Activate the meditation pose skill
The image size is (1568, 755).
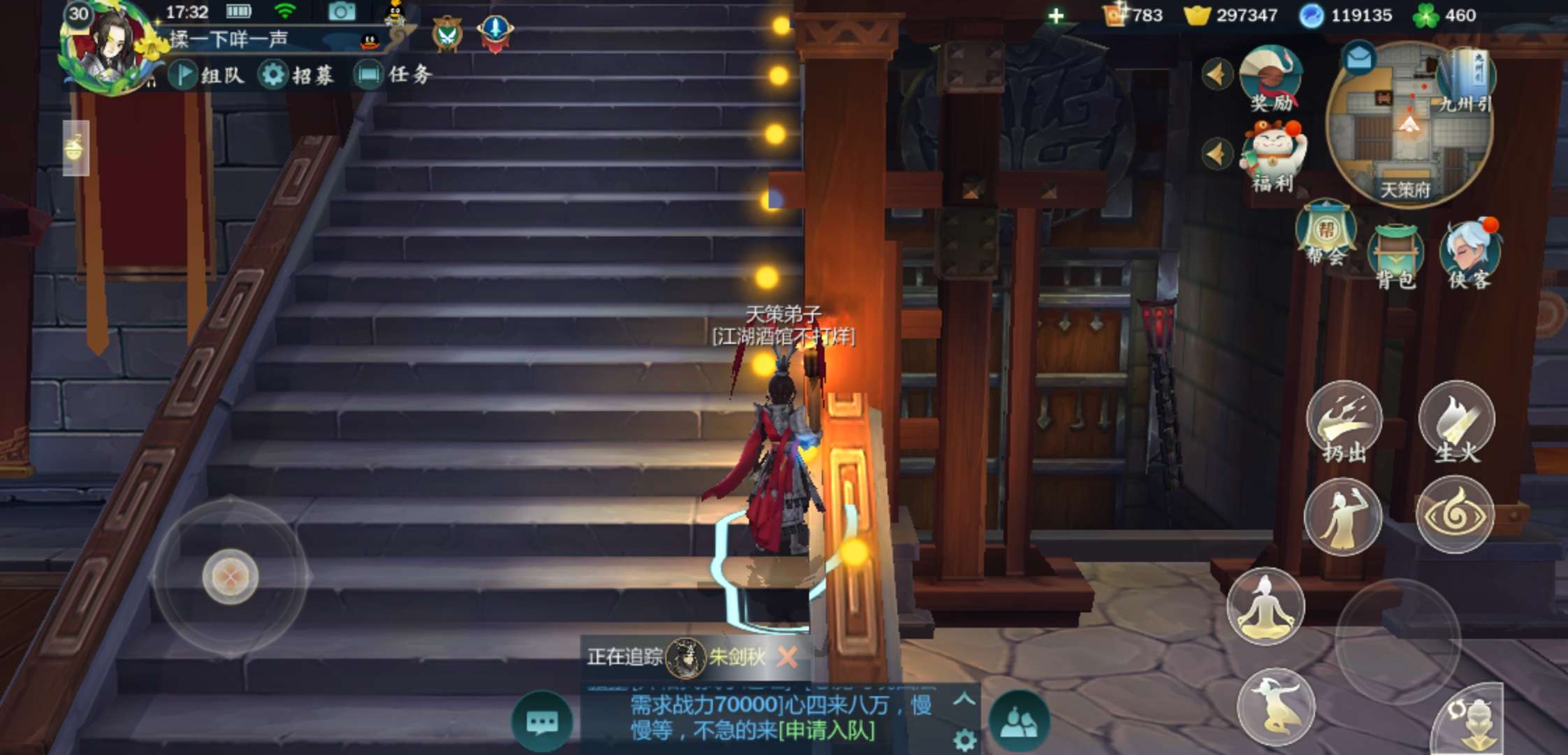(1265, 605)
